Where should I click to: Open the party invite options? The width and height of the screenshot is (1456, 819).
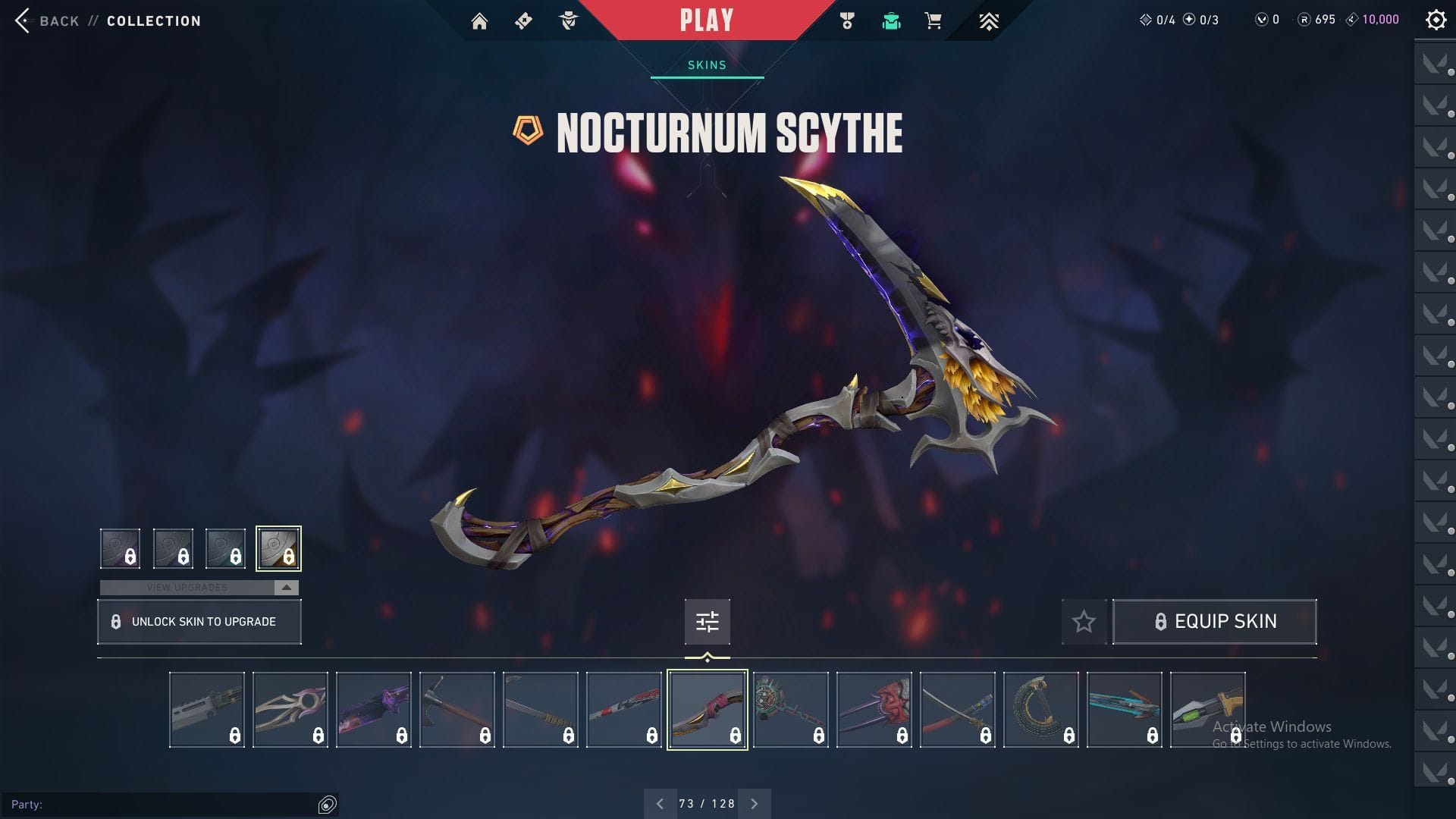(327, 802)
